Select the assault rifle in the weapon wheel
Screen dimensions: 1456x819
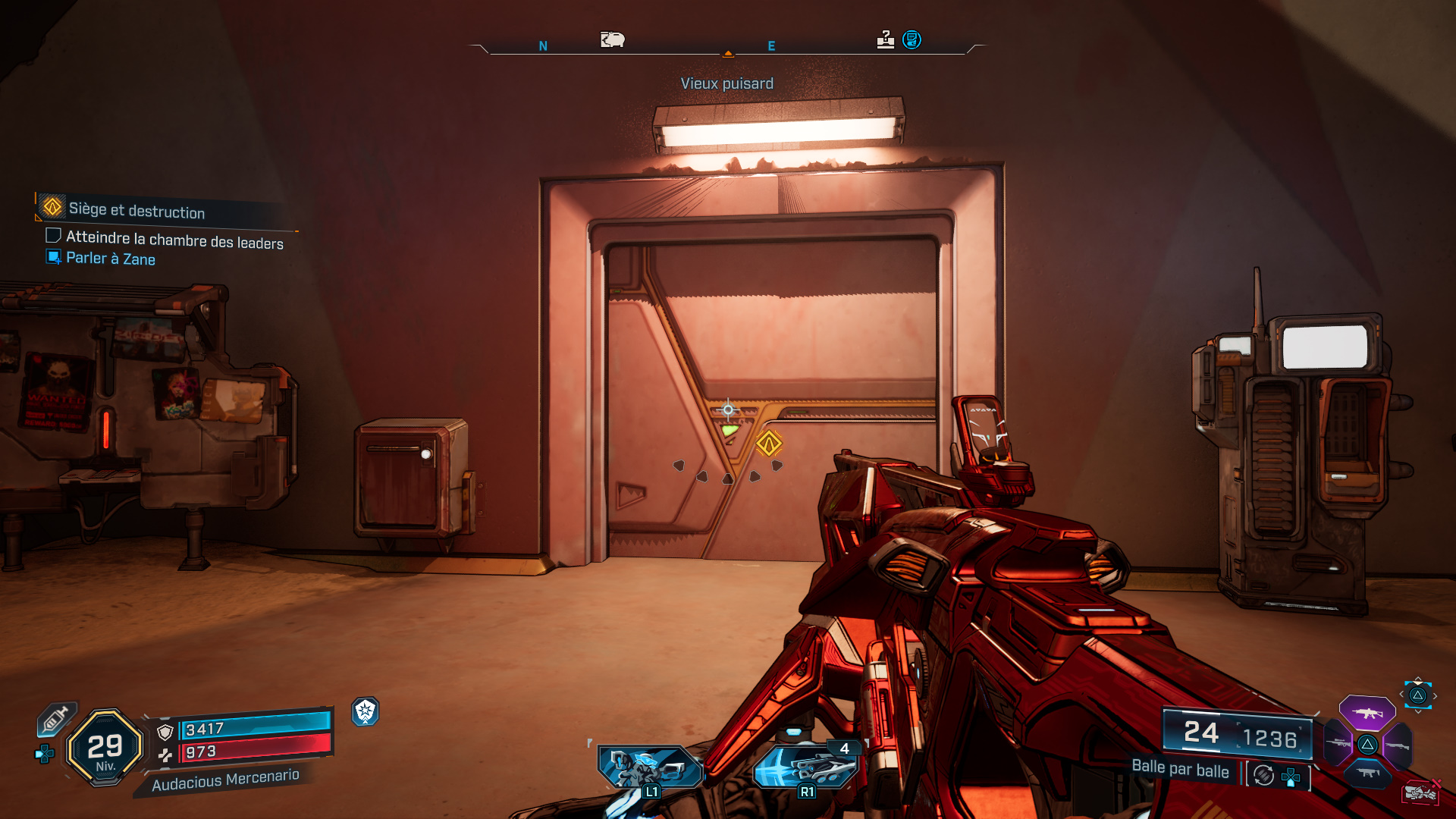click(1367, 713)
